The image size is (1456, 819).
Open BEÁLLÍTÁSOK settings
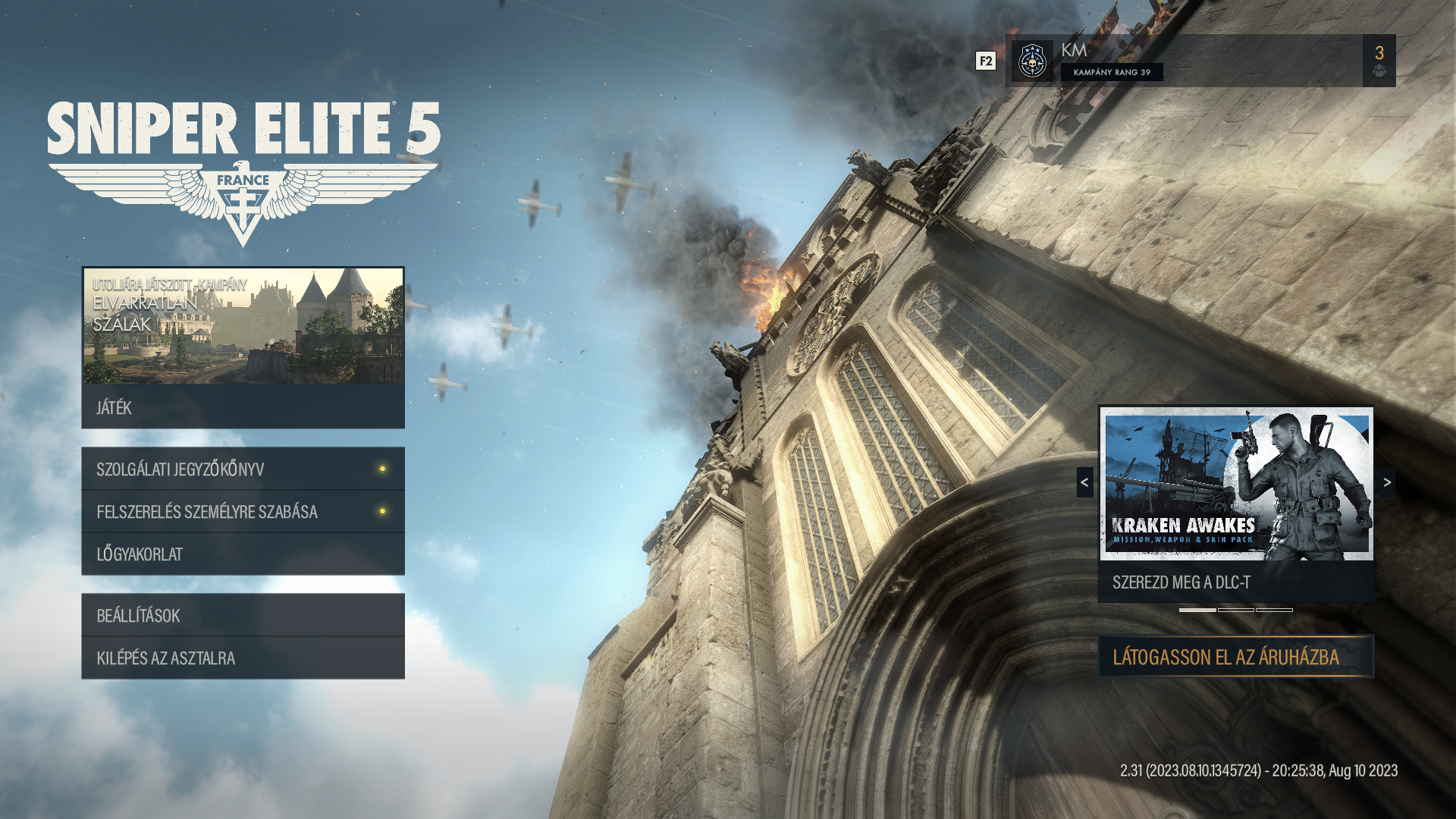click(x=243, y=615)
